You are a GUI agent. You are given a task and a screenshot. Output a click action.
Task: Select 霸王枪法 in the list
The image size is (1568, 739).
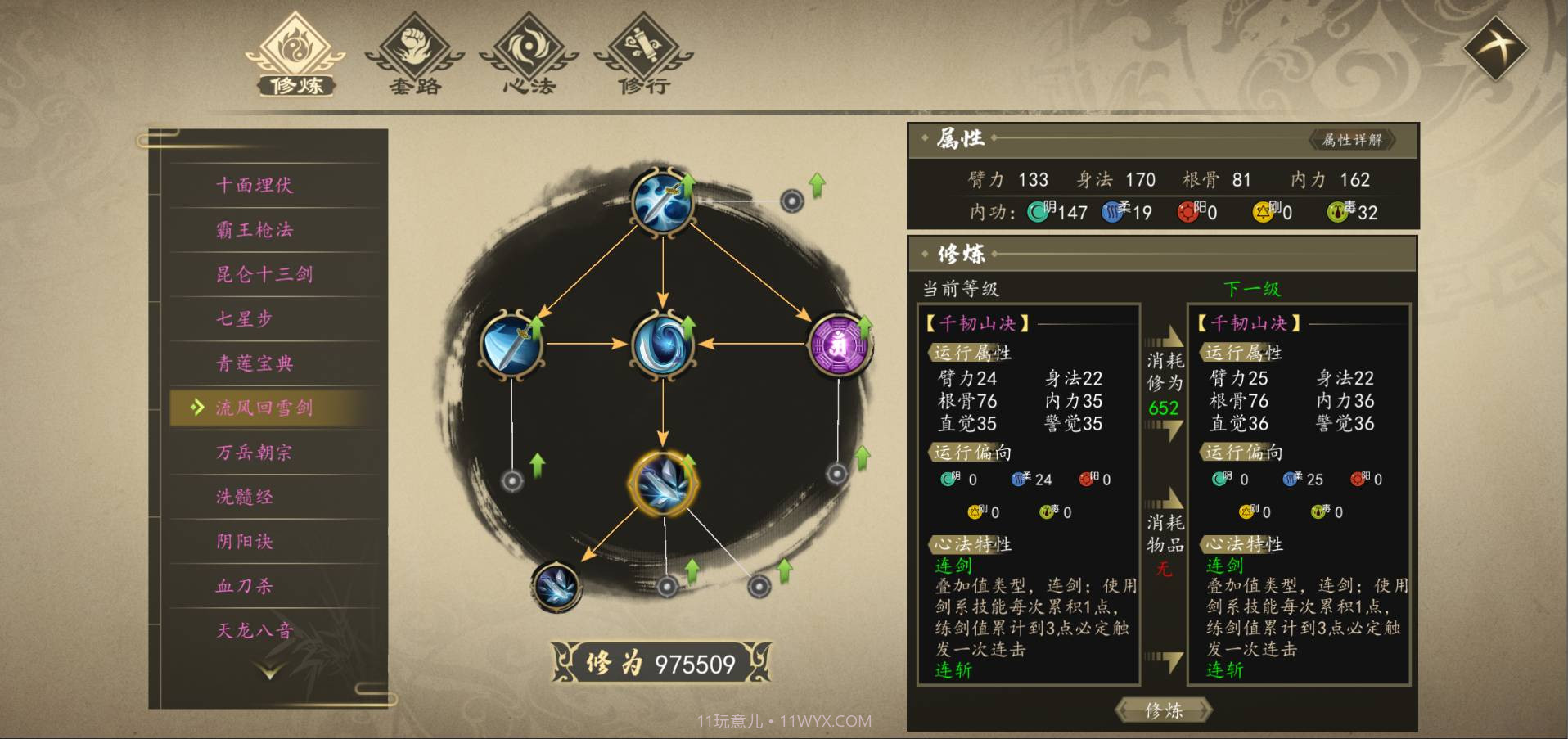click(255, 230)
